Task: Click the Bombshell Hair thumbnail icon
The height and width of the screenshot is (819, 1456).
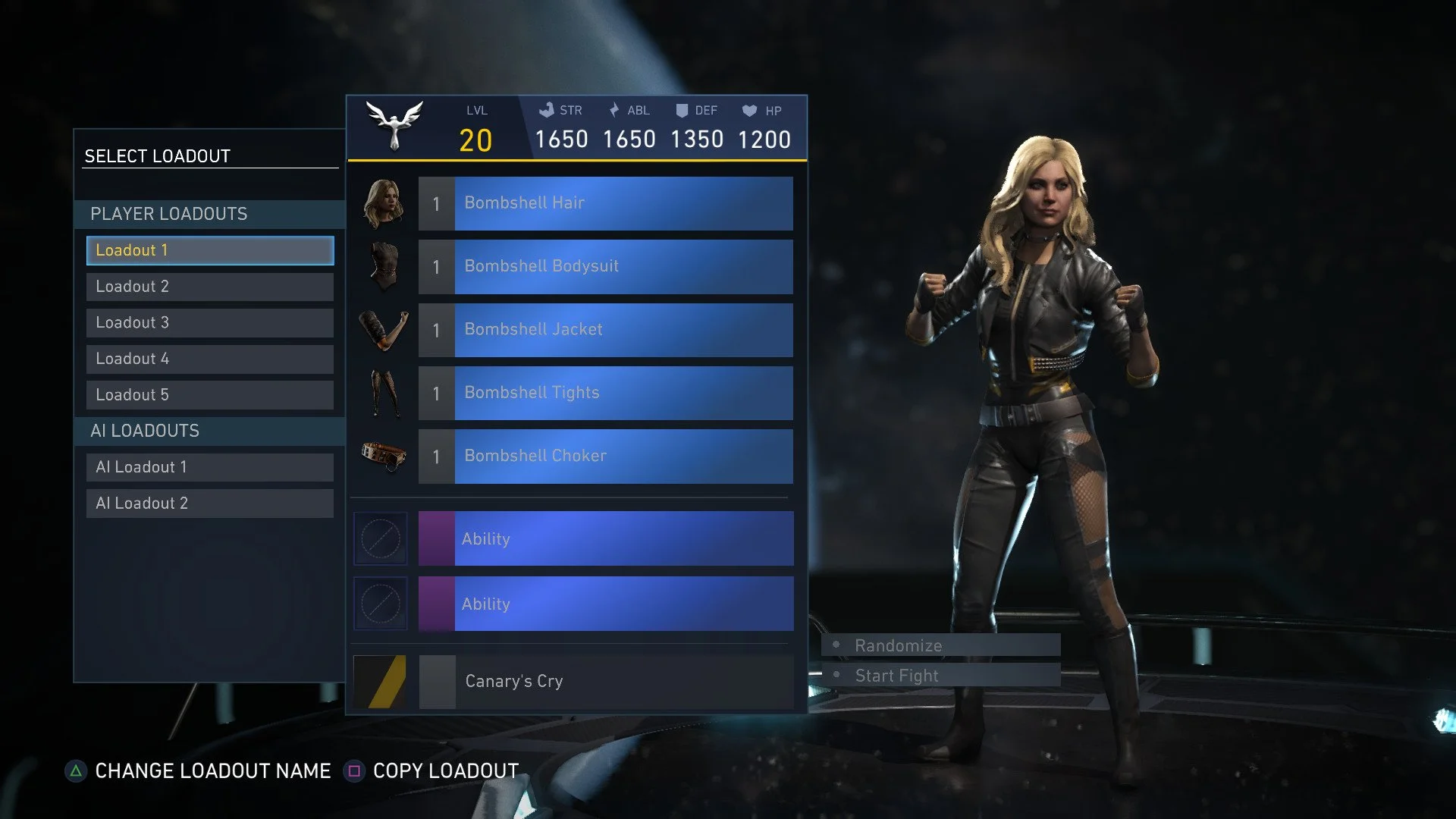Action: coord(383,203)
